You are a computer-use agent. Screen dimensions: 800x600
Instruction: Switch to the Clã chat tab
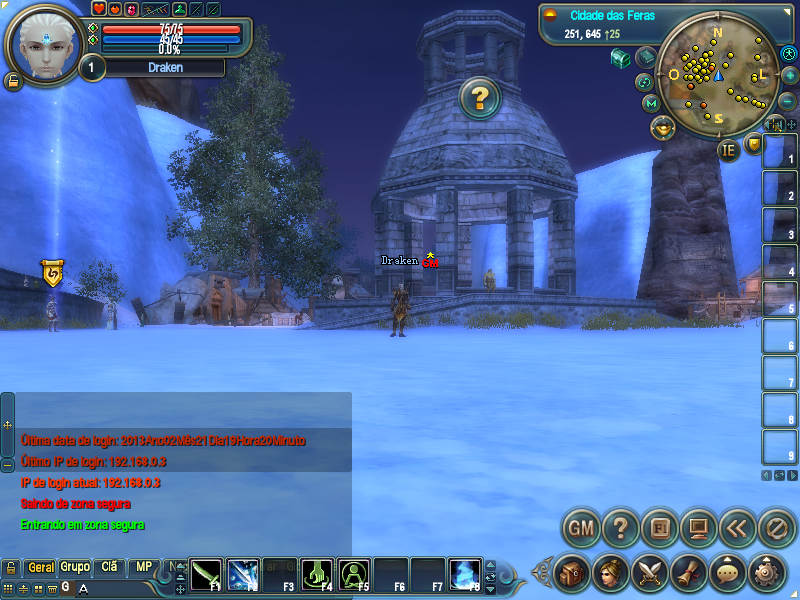point(109,567)
